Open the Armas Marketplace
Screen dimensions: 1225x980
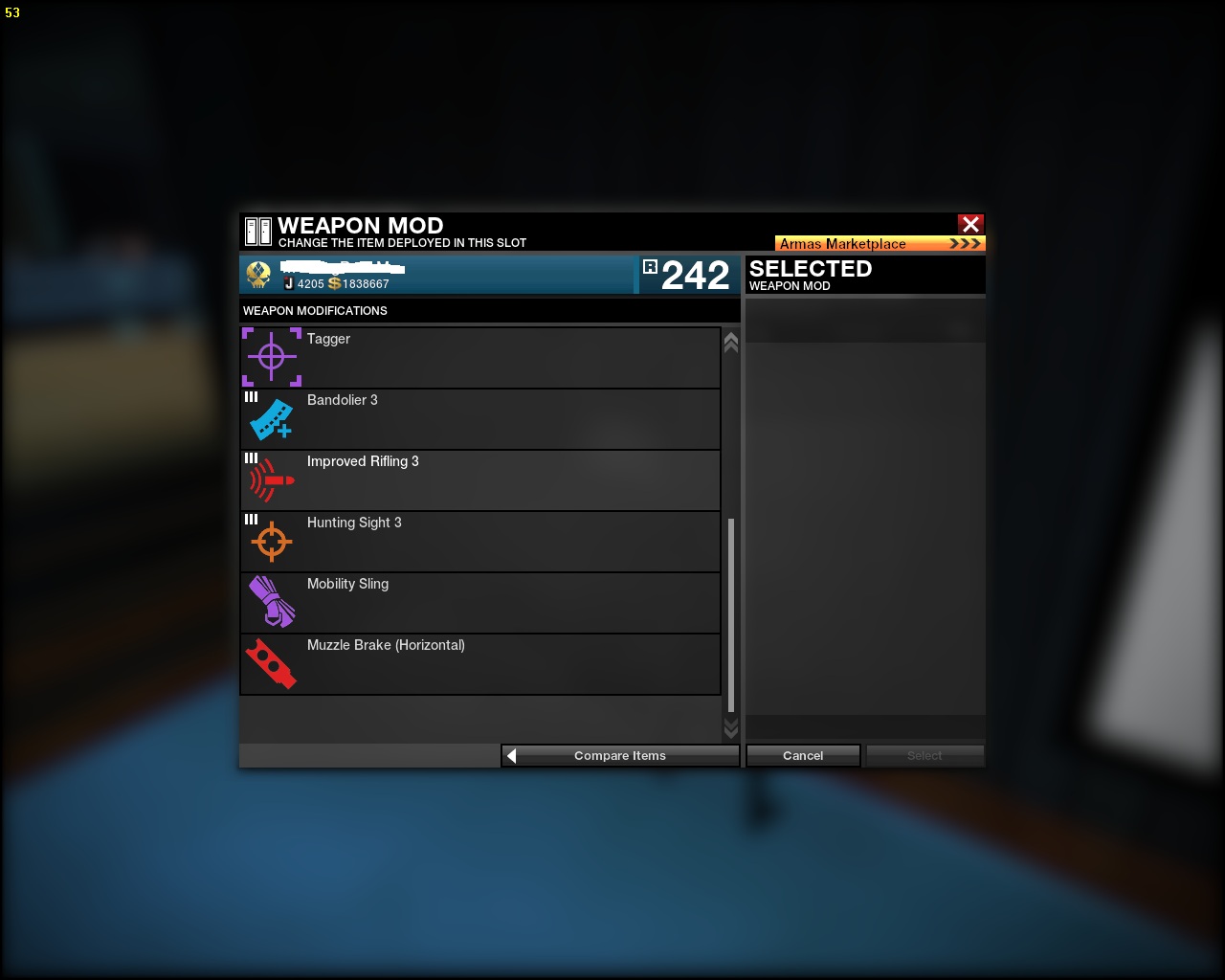pyautogui.click(x=880, y=244)
